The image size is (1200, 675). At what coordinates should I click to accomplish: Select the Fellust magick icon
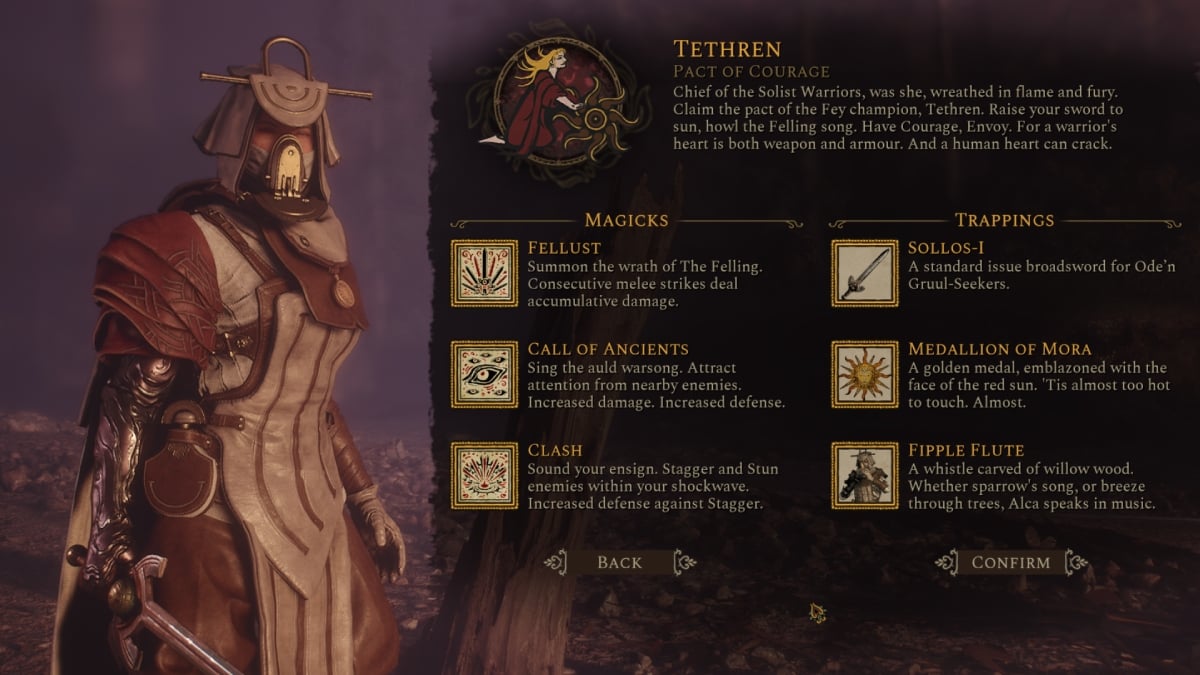(x=484, y=273)
